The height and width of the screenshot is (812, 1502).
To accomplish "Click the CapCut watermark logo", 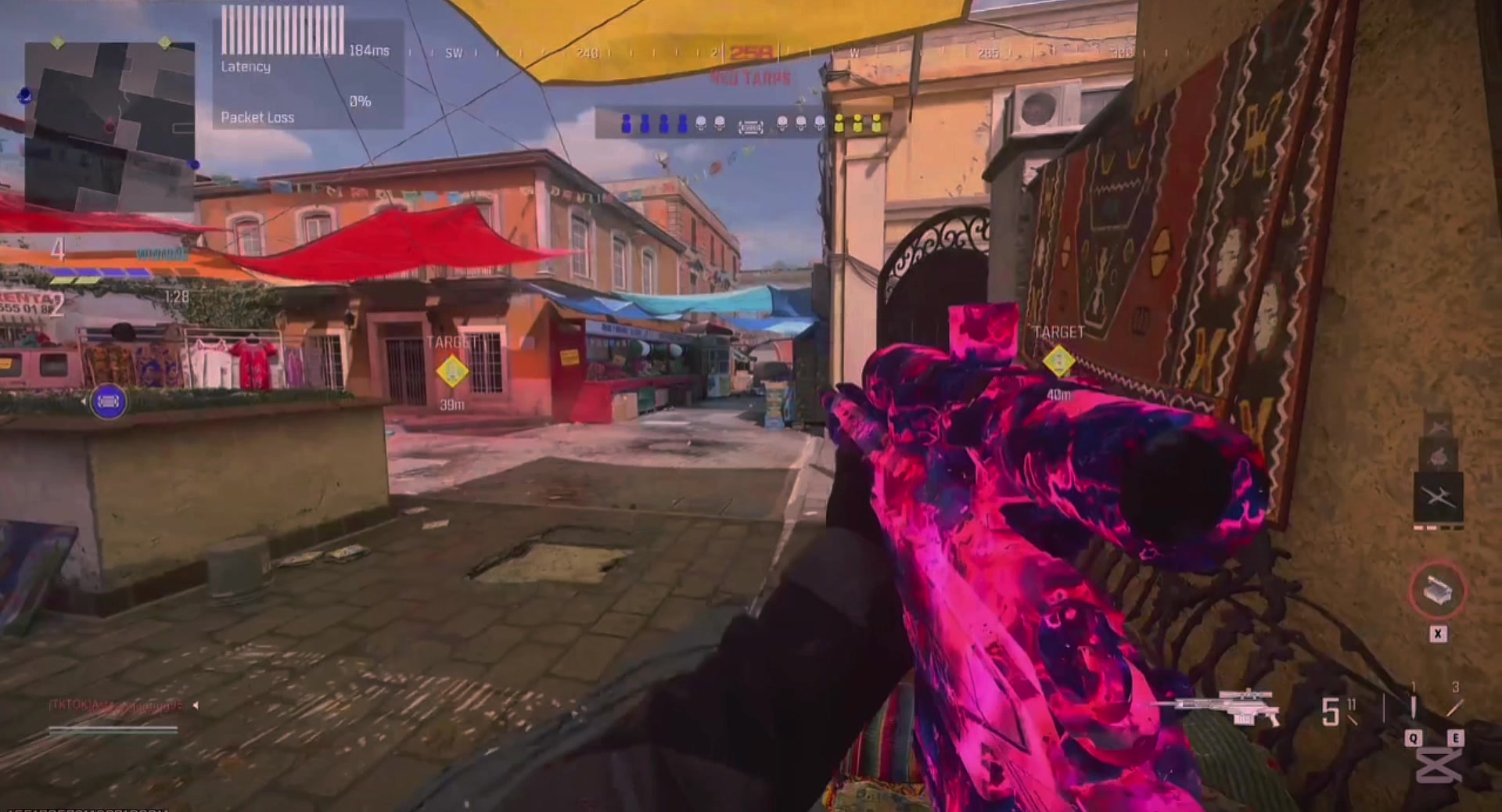I will [1438, 764].
